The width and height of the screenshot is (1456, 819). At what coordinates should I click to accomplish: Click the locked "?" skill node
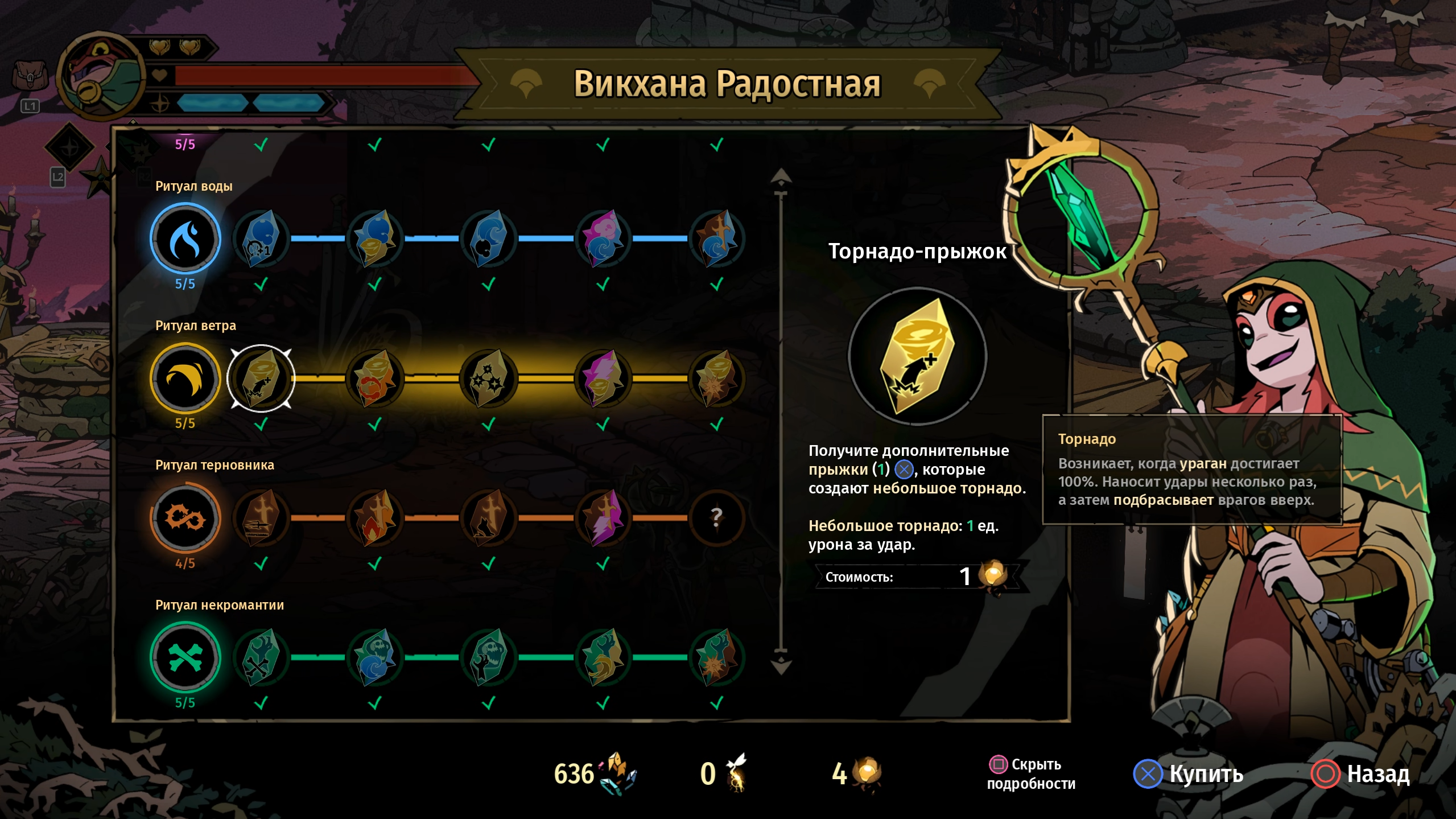tap(716, 518)
